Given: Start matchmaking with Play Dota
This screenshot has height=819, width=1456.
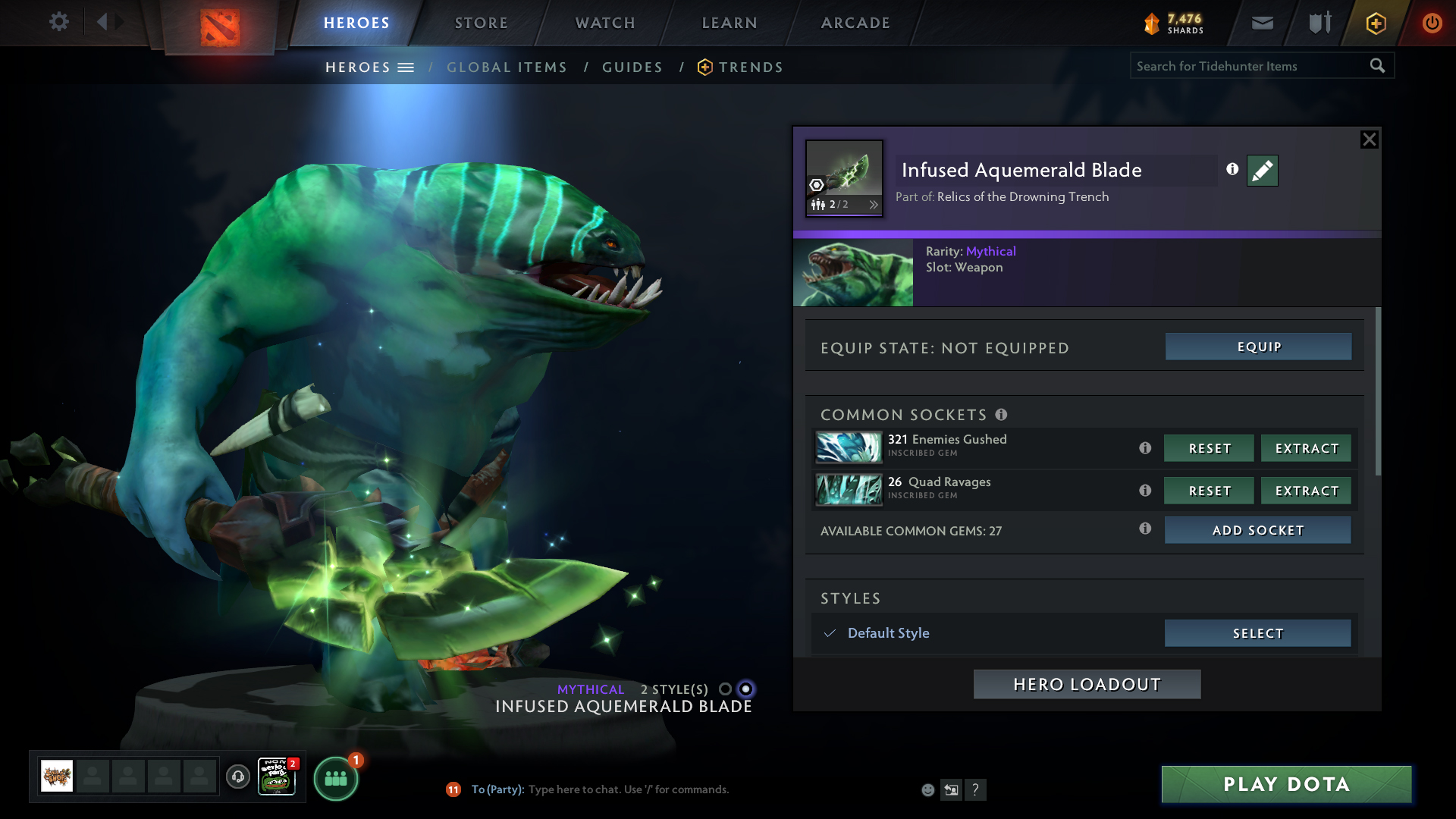Looking at the screenshot, I should point(1286,784).
